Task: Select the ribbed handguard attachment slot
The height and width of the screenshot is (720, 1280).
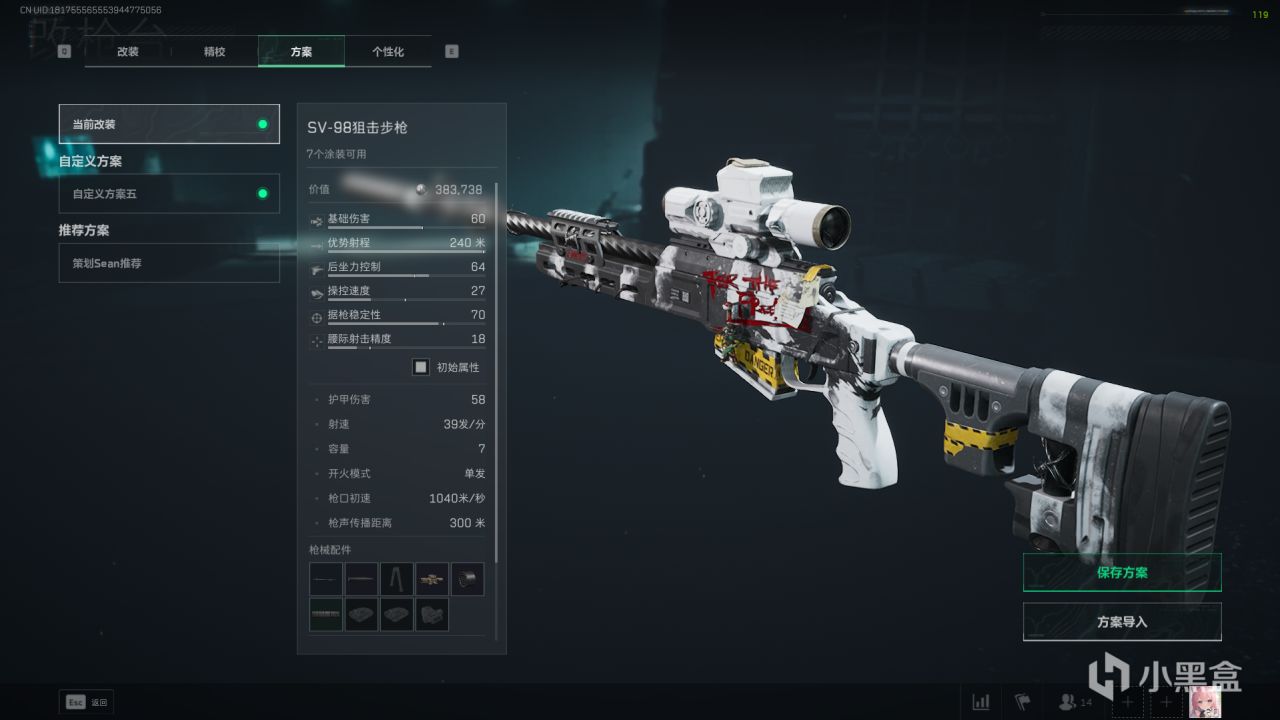Action: [326, 614]
